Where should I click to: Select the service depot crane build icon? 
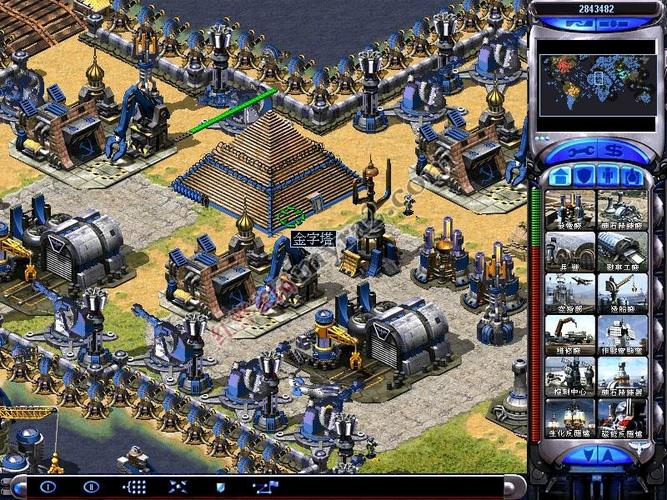pos(570,336)
